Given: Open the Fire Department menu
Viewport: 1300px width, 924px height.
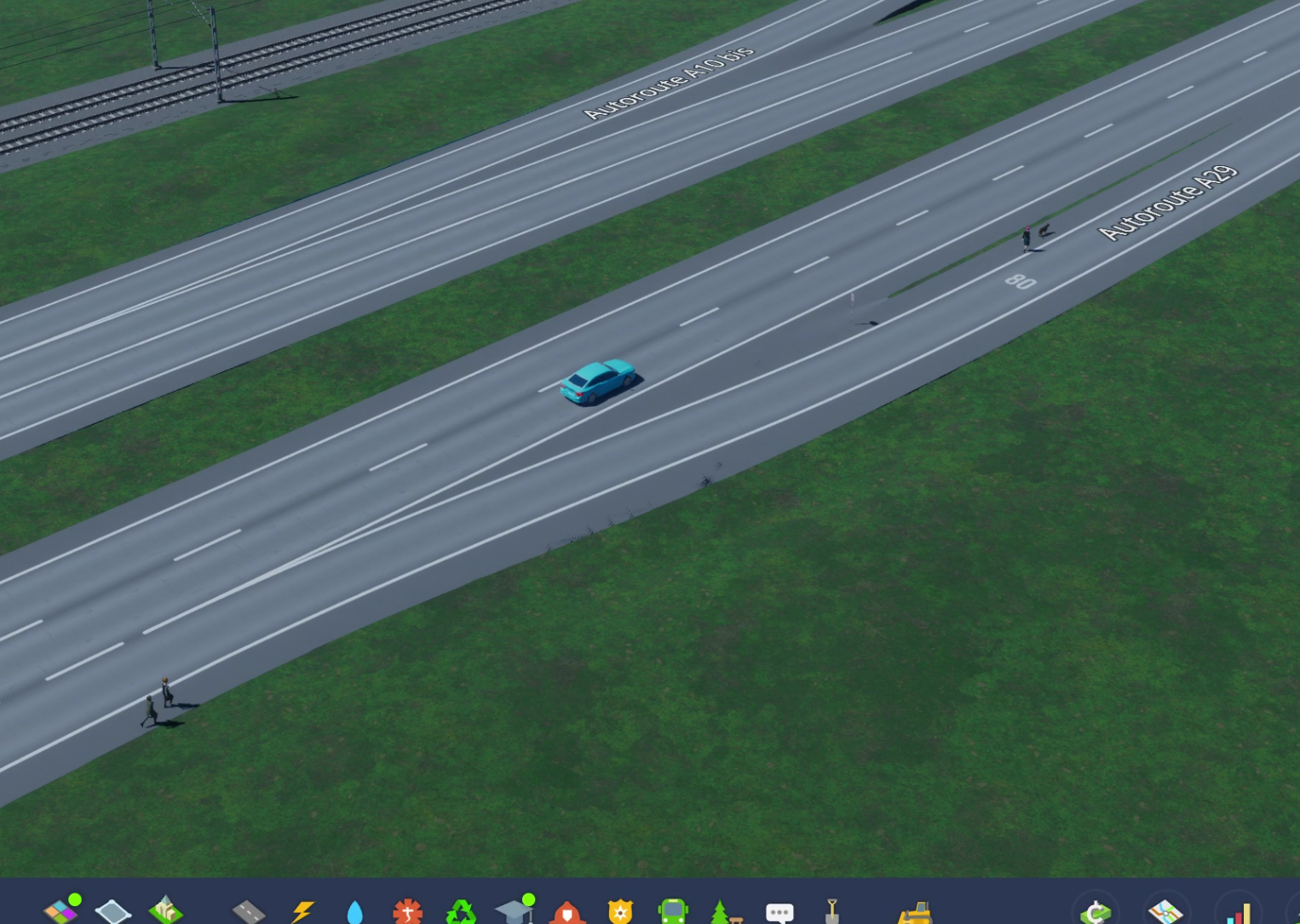Looking at the screenshot, I should (x=569, y=911).
